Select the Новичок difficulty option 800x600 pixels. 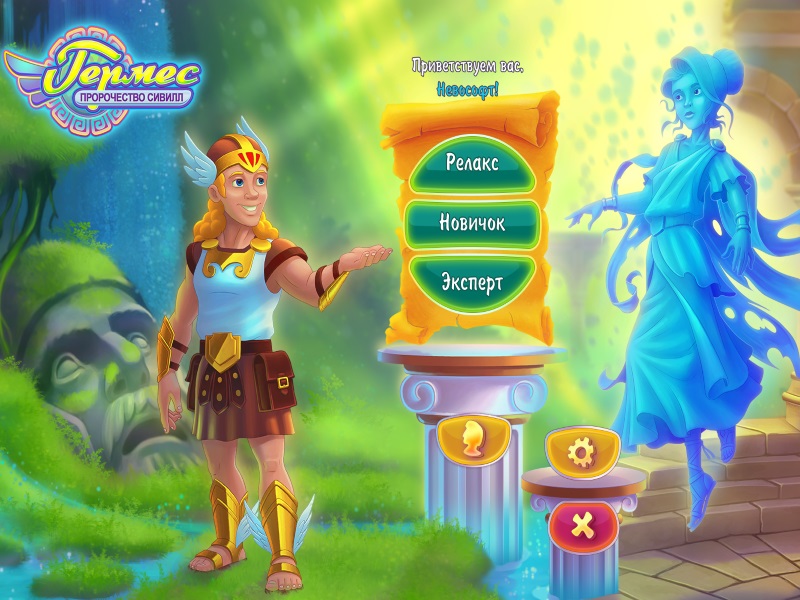pos(471,222)
